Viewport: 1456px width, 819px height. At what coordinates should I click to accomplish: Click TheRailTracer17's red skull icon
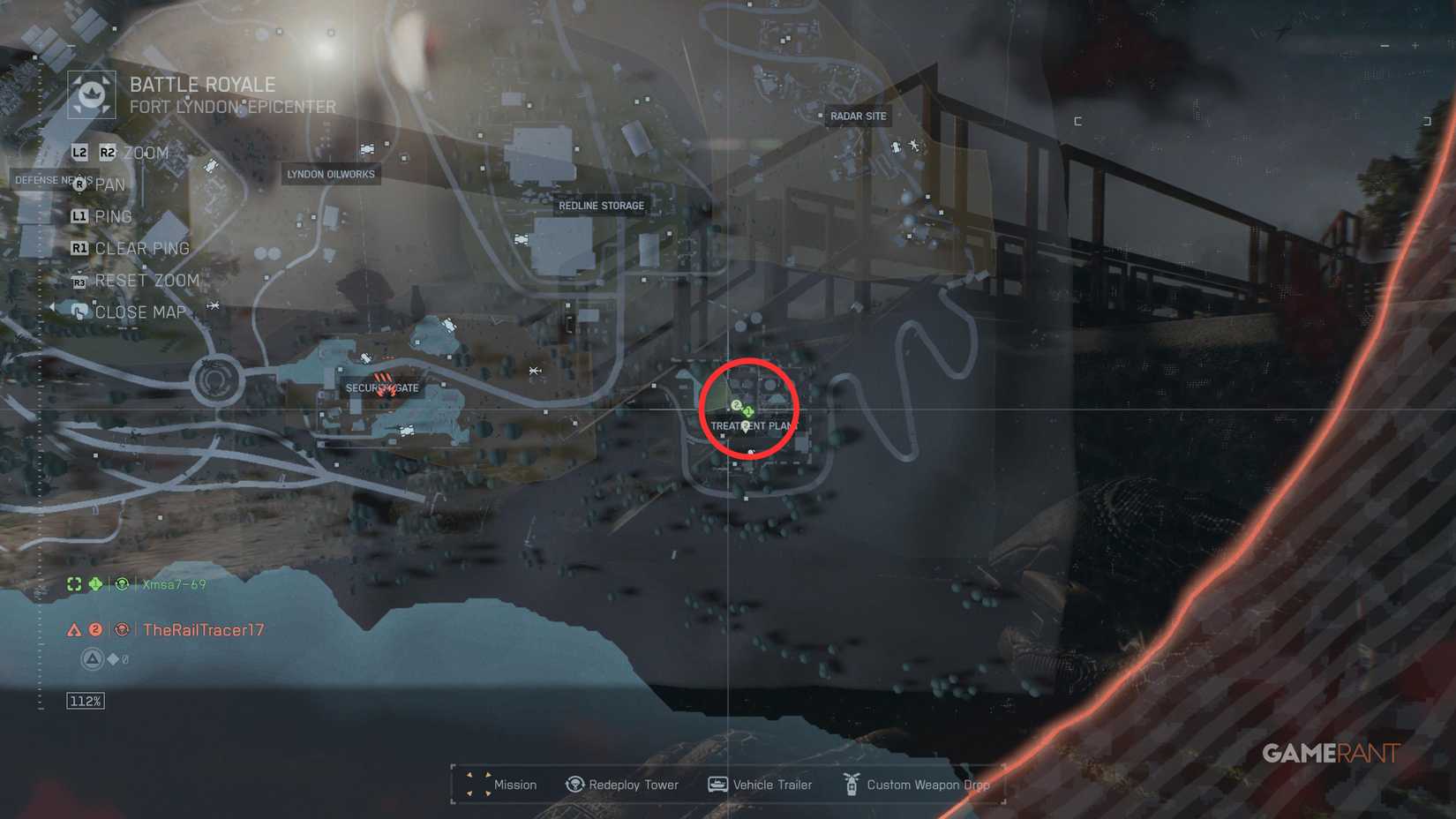coord(121,630)
